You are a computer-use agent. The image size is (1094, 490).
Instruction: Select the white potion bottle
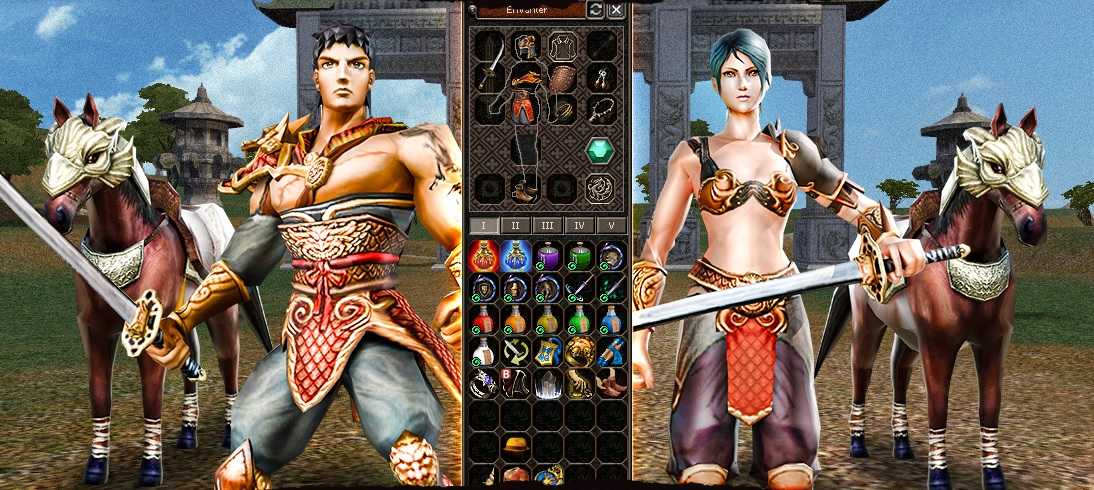pyautogui.click(x=484, y=352)
